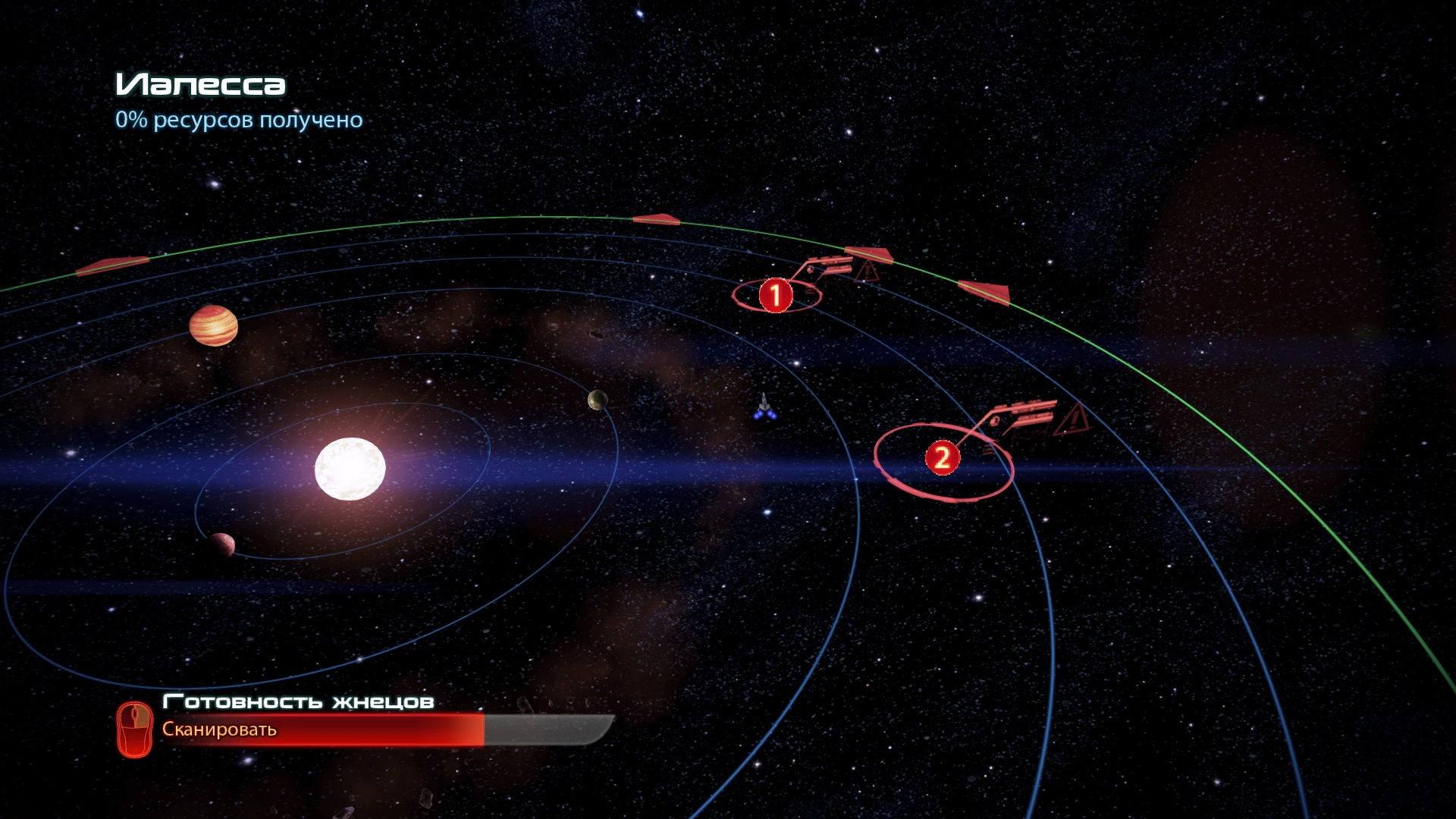
Task: Select the red marker numbered 2
Action: (x=942, y=458)
